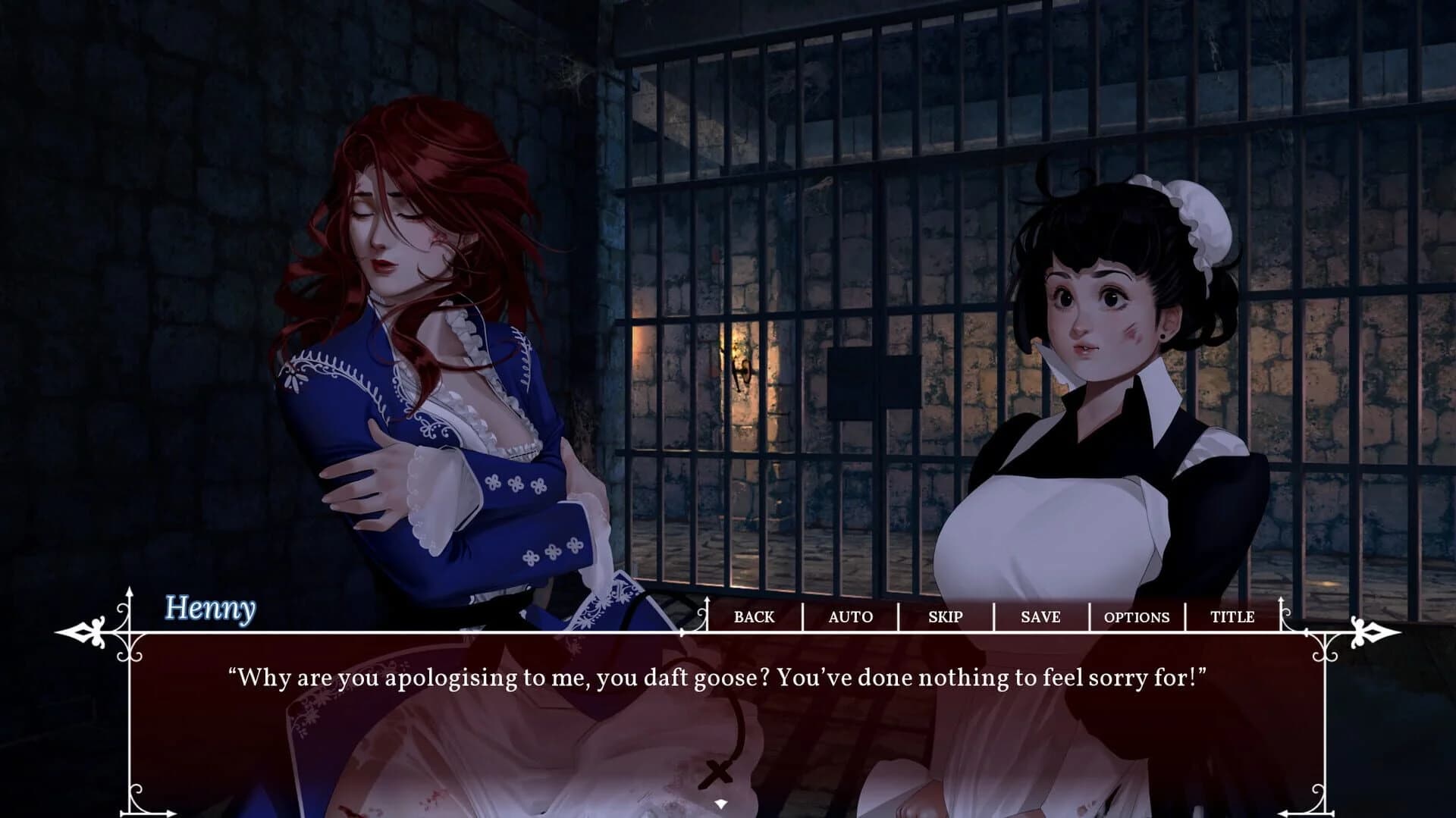The image size is (1456, 818).
Task: Open the SAVE screen
Action: pyautogui.click(x=1040, y=617)
